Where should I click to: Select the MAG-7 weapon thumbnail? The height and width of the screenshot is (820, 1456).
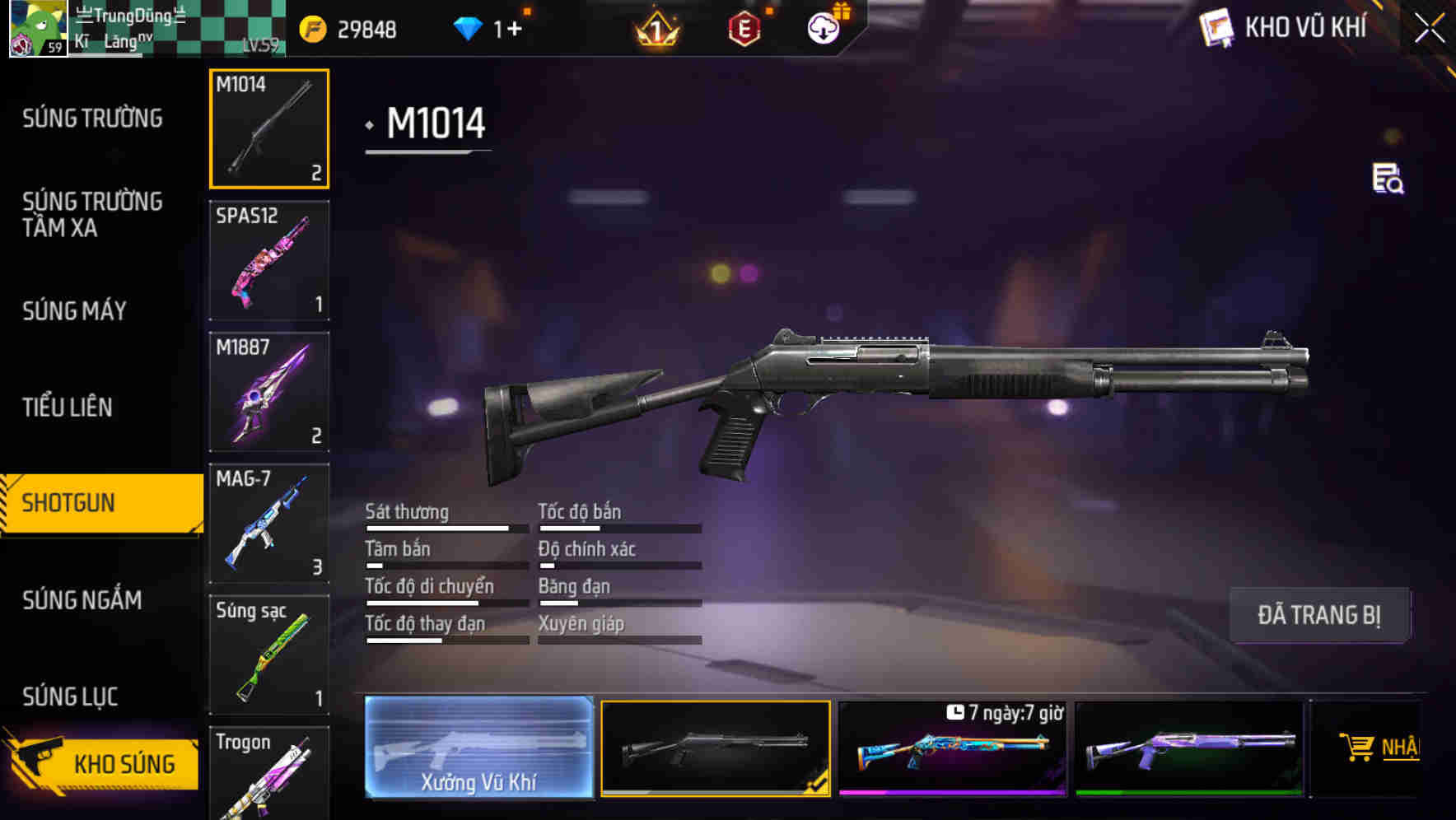[x=268, y=523]
